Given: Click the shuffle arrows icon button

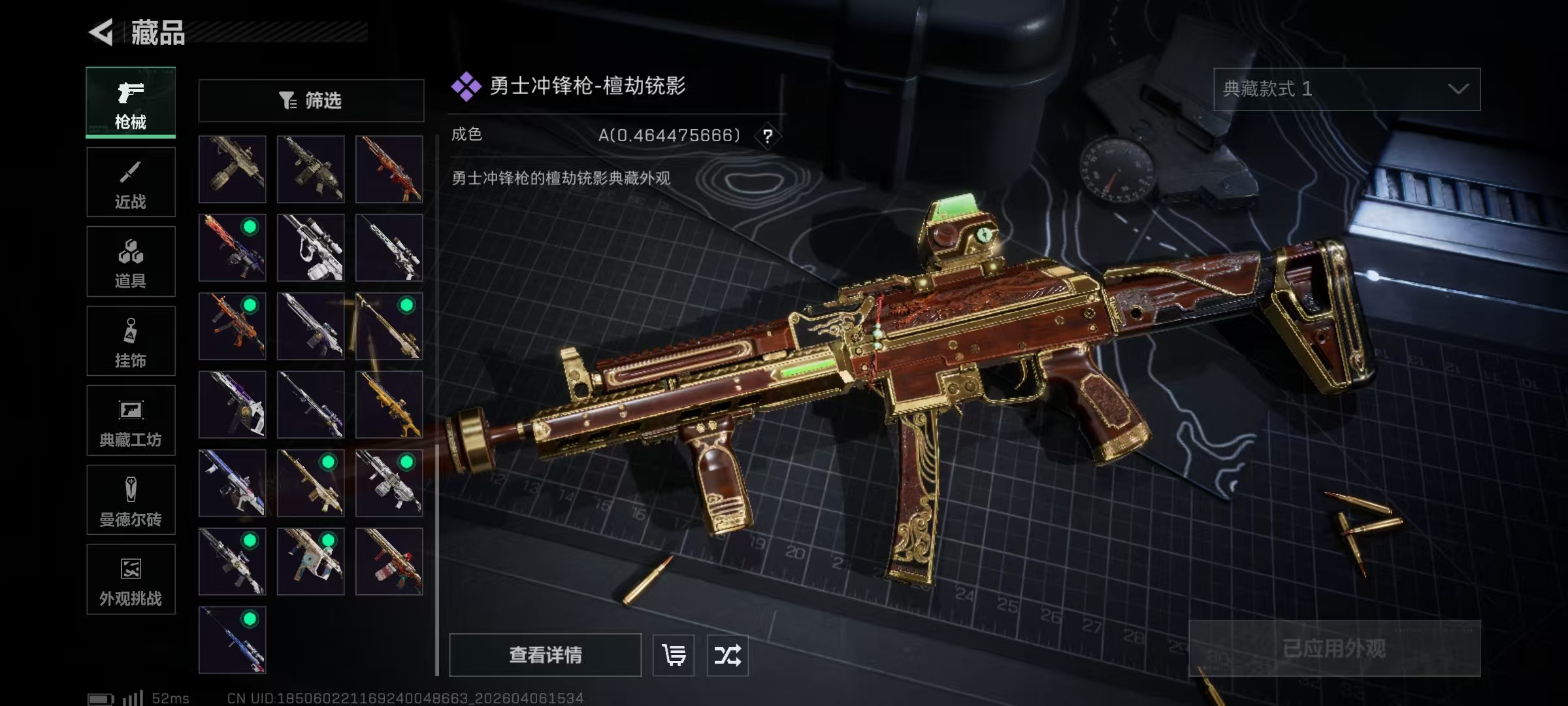Looking at the screenshot, I should (x=727, y=655).
